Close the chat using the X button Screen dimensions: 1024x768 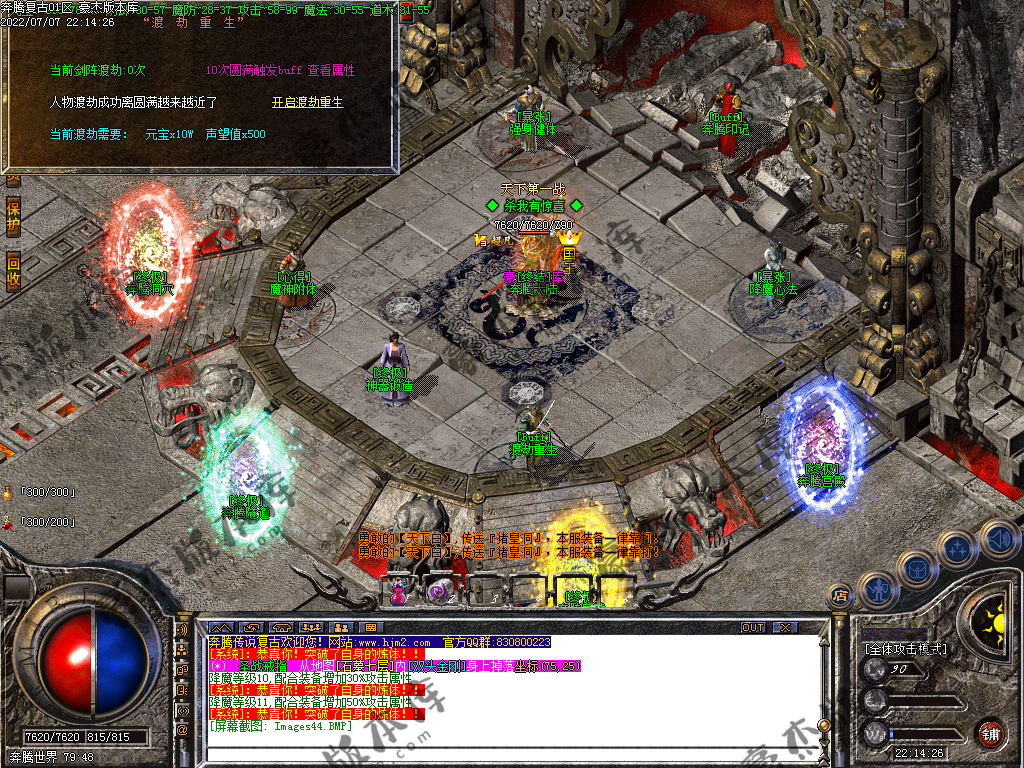tap(785, 627)
